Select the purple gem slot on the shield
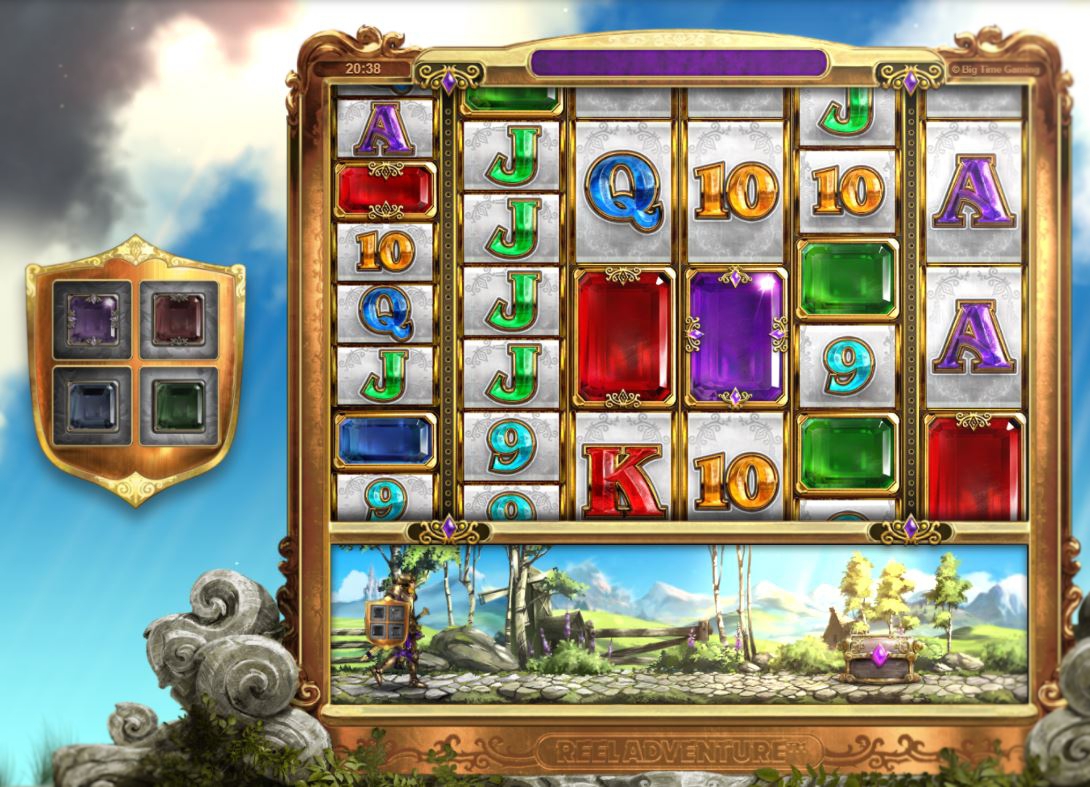 click(93, 320)
